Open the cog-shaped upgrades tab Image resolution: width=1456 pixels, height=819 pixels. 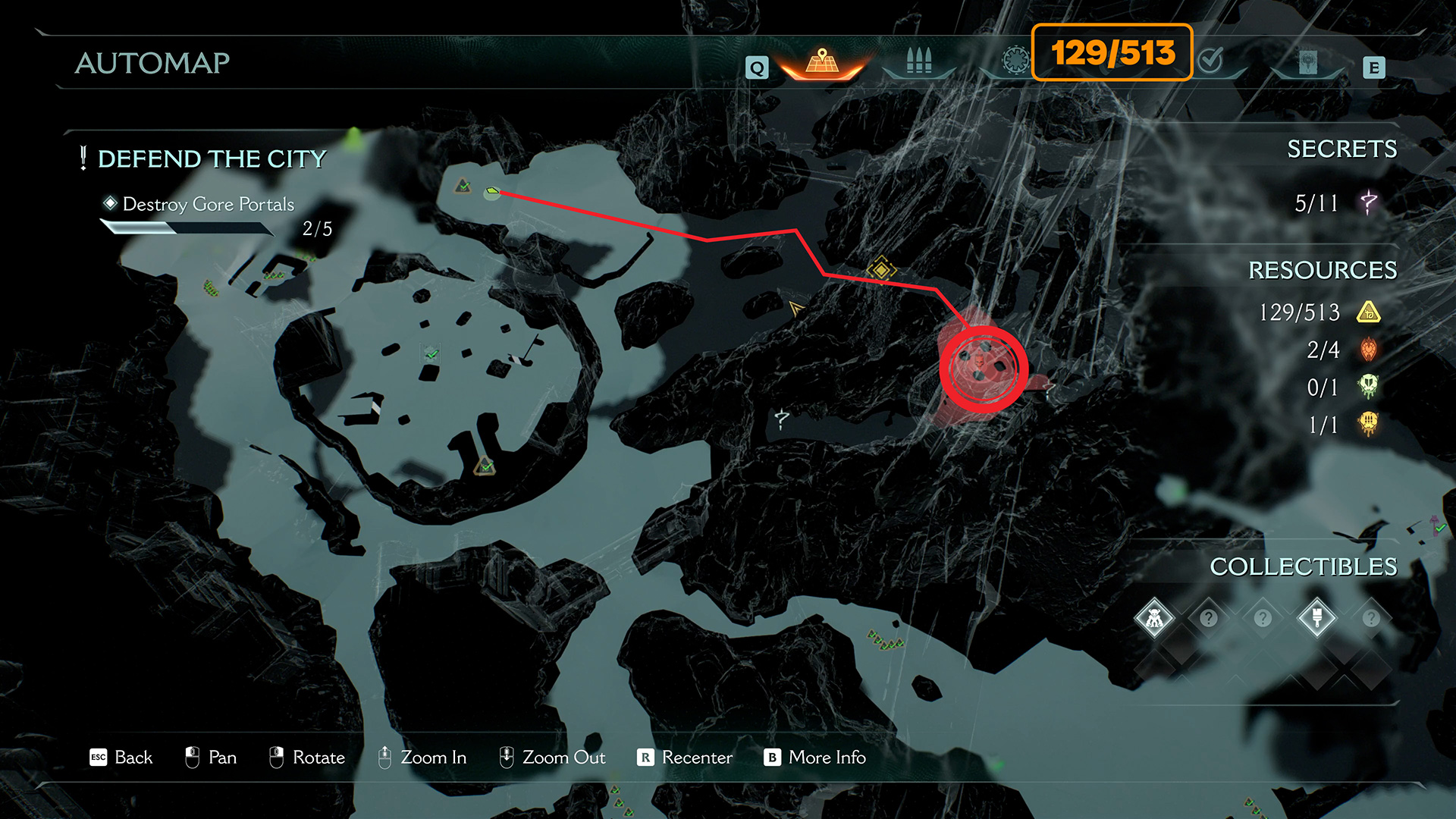1015,60
